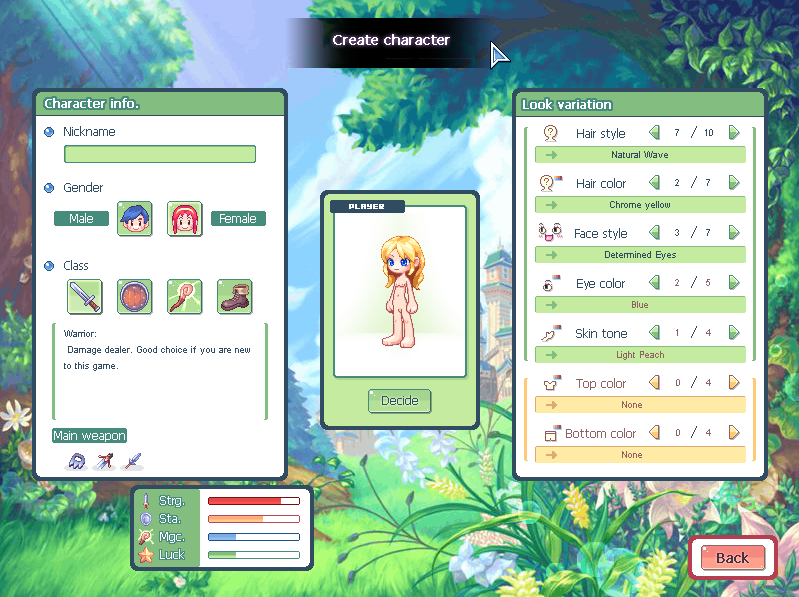Image resolution: width=799 pixels, height=597 pixels.
Task: Change to the next Skin tone
Action: point(734,333)
